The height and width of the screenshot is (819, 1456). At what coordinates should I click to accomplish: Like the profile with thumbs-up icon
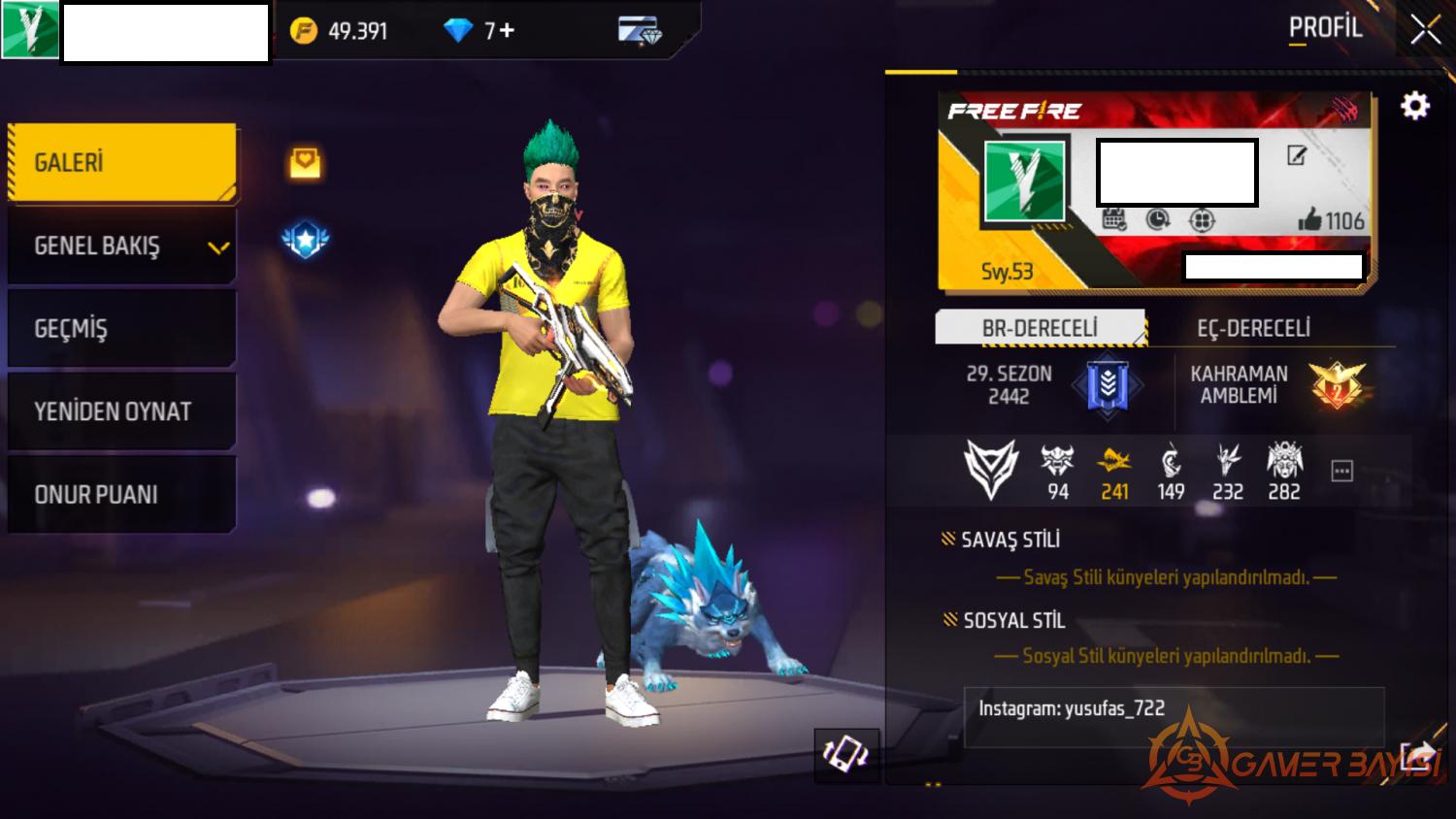coord(1310,220)
